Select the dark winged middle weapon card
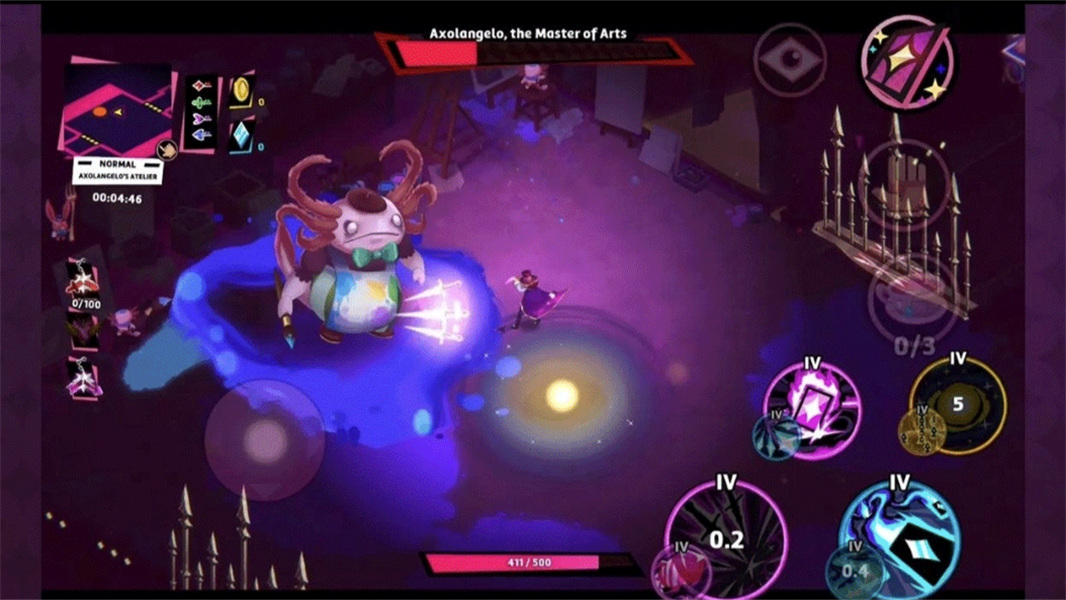This screenshot has height=600, width=1066. 82,330
